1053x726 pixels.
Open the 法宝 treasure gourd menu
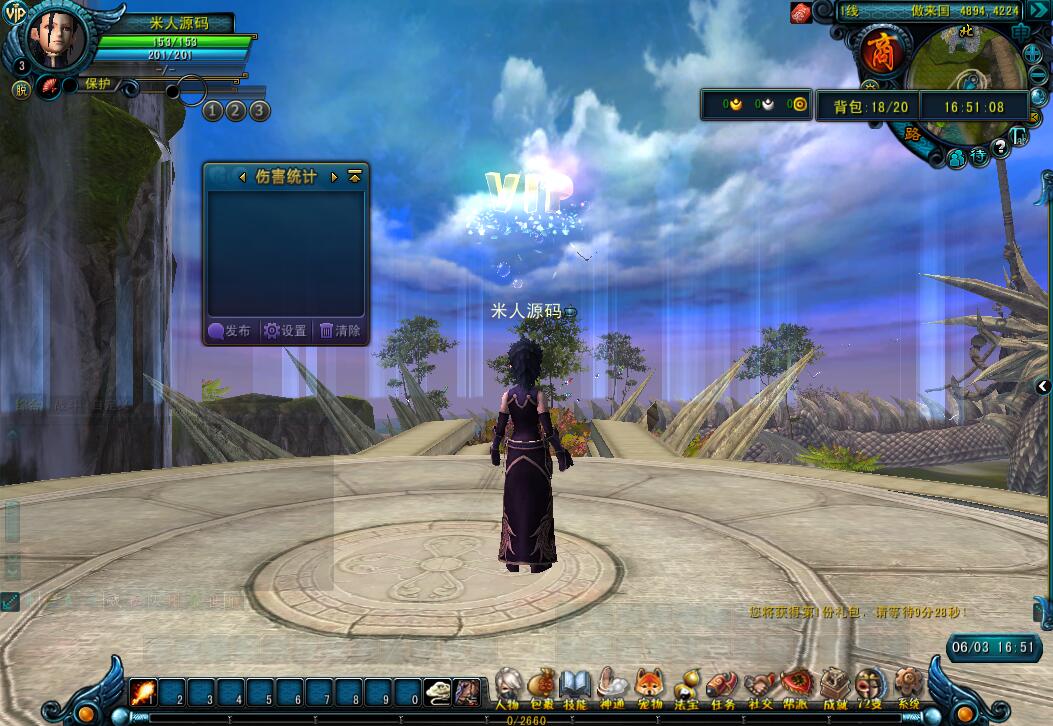pyautogui.click(x=686, y=685)
